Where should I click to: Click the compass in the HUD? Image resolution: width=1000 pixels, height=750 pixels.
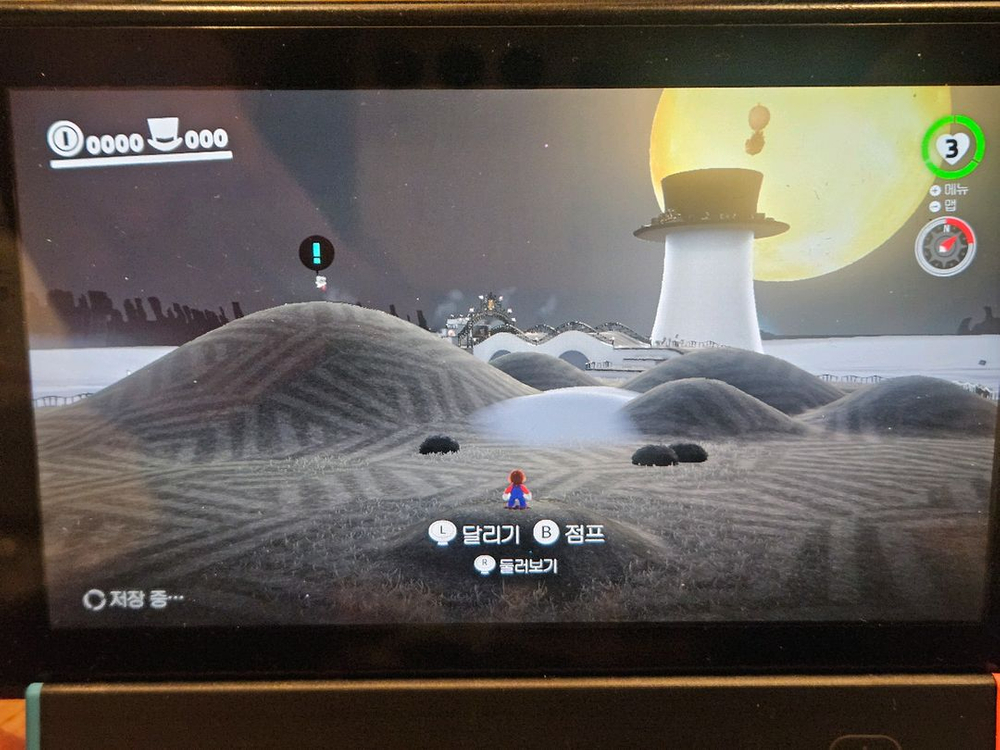pos(945,246)
